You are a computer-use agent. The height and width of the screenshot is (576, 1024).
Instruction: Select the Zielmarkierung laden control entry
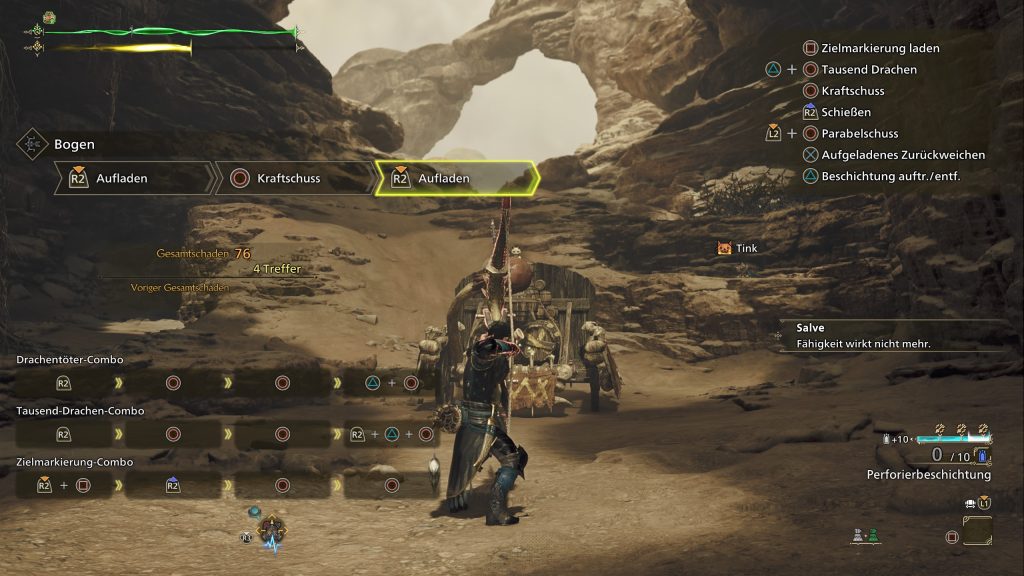click(x=879, y=48)
